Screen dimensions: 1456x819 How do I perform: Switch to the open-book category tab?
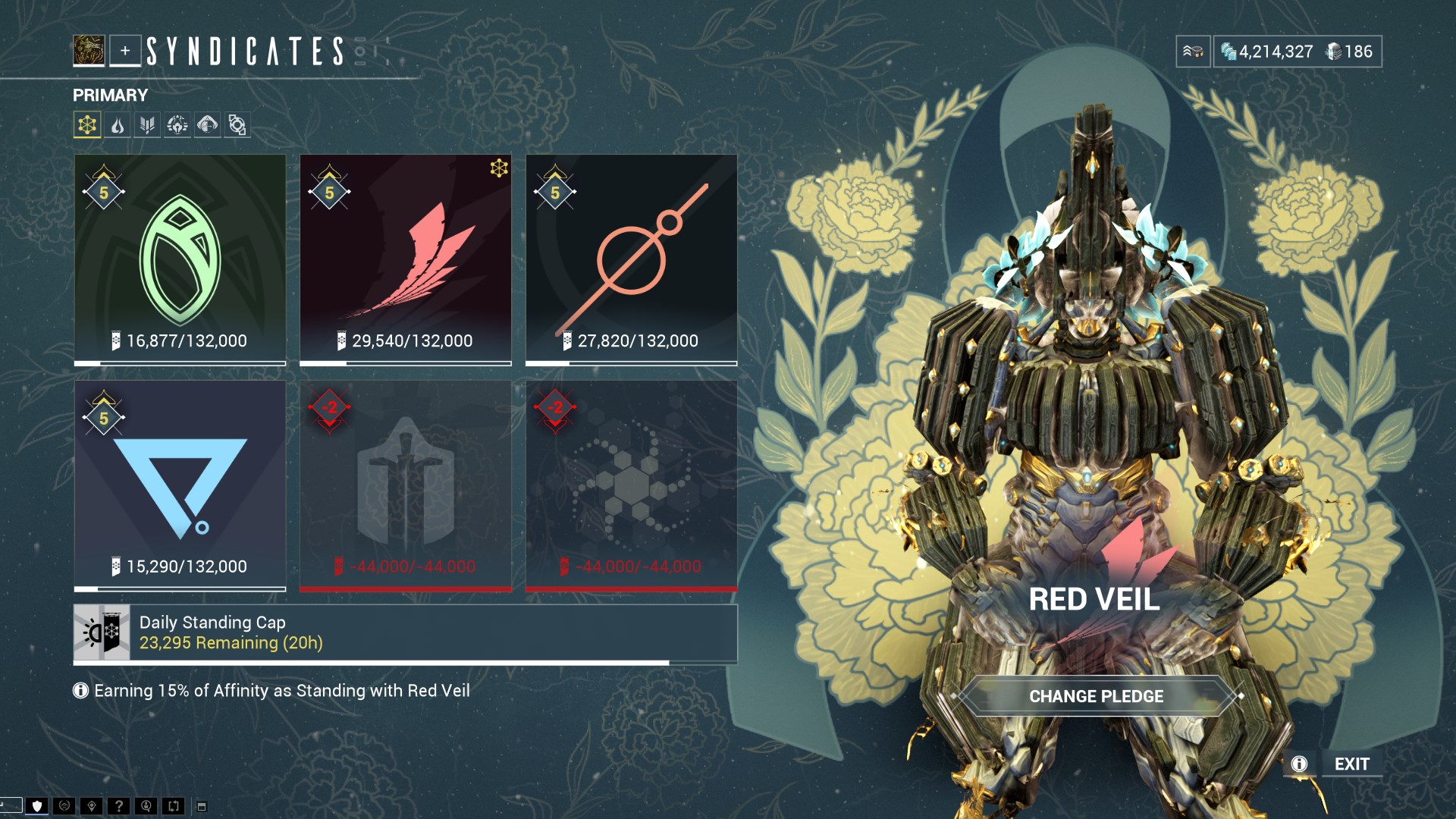point(147,125)
